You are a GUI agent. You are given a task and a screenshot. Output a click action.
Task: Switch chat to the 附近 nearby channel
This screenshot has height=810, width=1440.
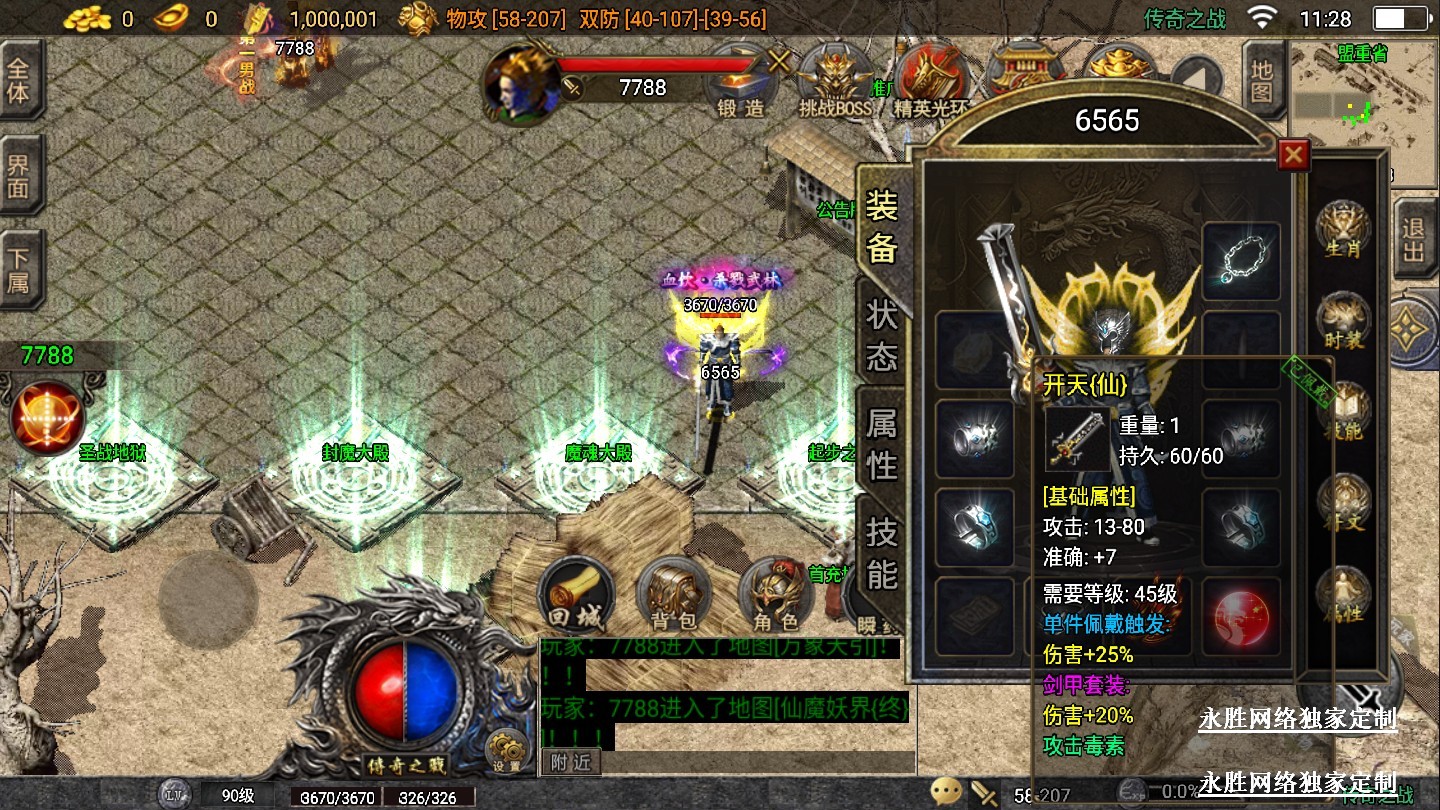[571, 762]
